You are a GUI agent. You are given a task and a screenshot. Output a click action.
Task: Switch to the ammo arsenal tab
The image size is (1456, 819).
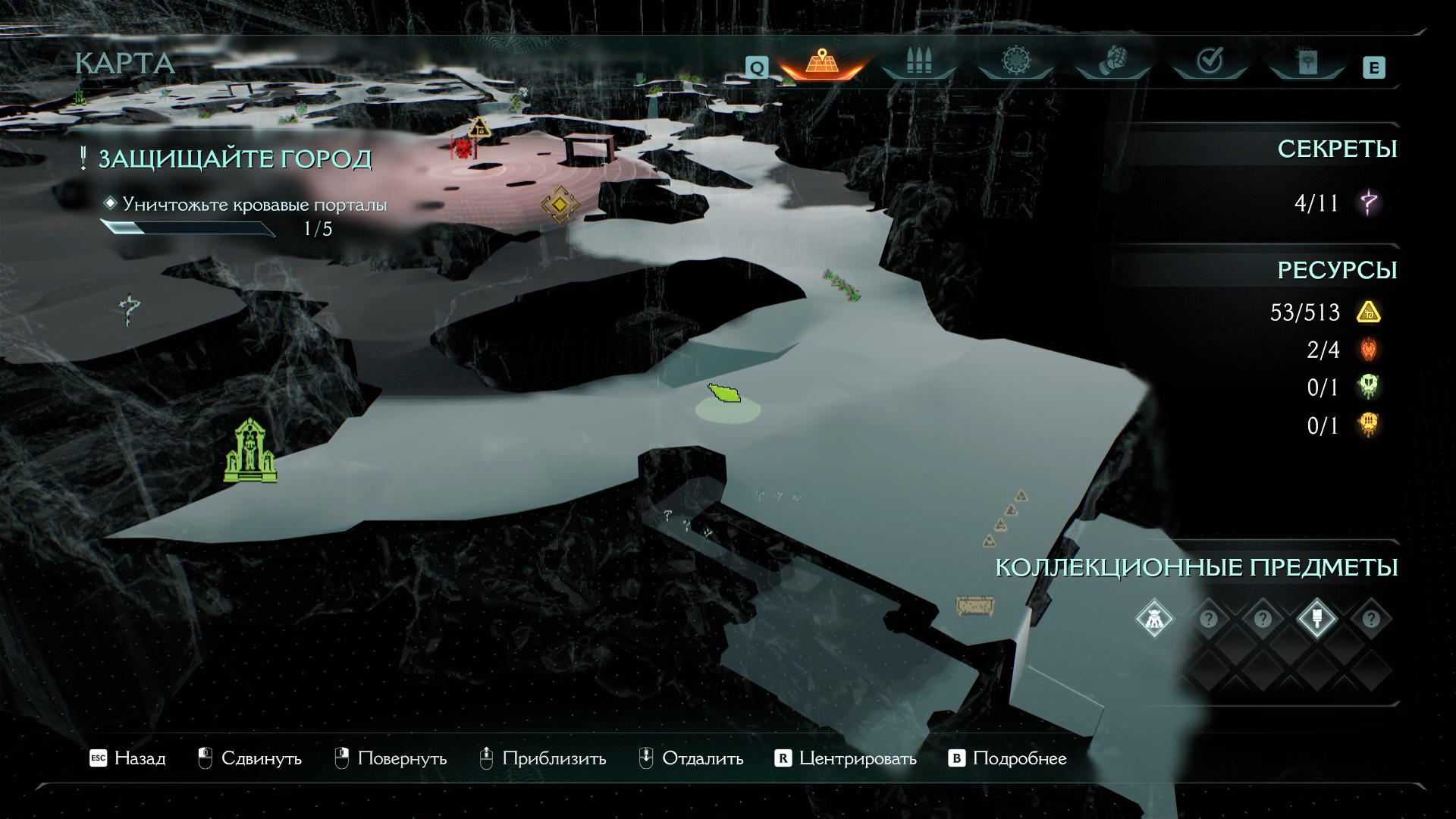coord(918,62)
